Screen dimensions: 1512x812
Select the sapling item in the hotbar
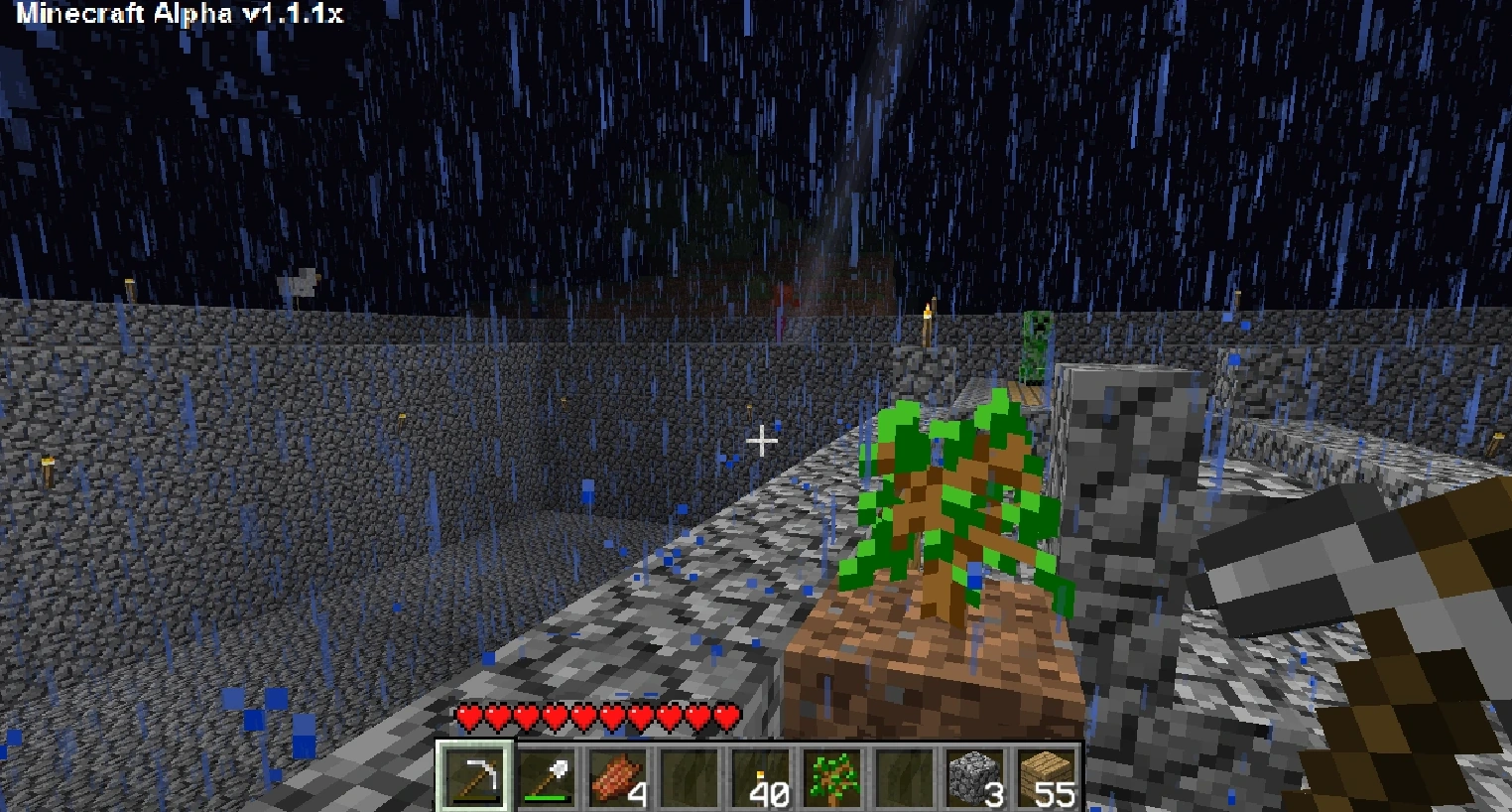[833, 774]
